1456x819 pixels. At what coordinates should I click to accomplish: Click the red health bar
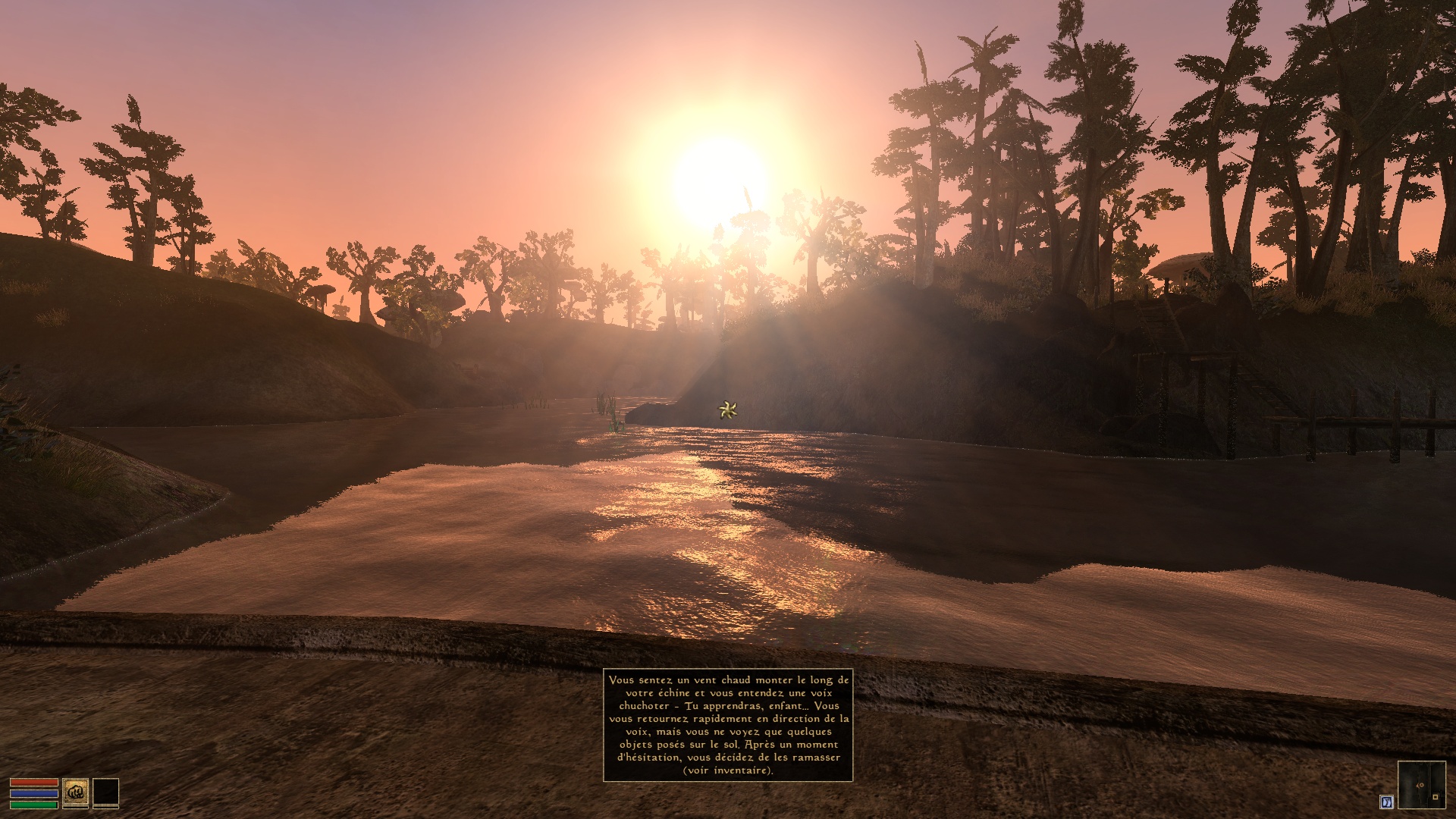click(x=34, y=782)
